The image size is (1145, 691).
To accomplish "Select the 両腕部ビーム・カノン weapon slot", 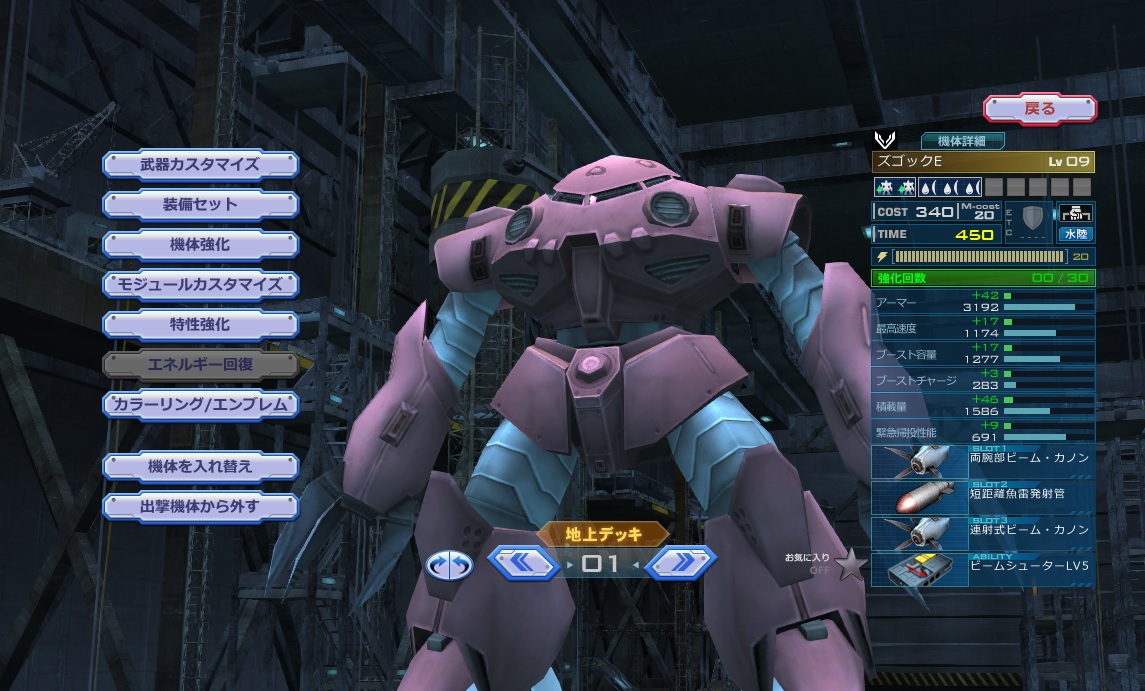I will [x=982, y=461].
